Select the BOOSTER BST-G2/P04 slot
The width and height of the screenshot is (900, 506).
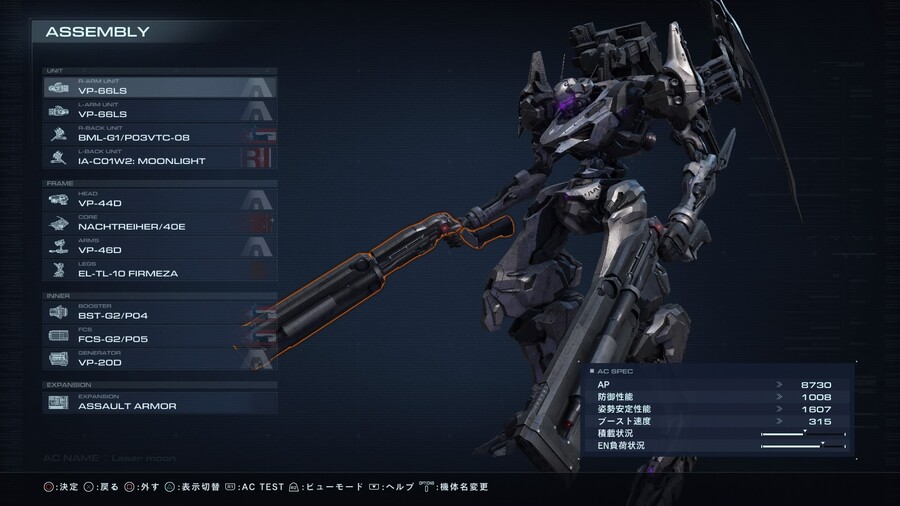(x=160, y=312)
